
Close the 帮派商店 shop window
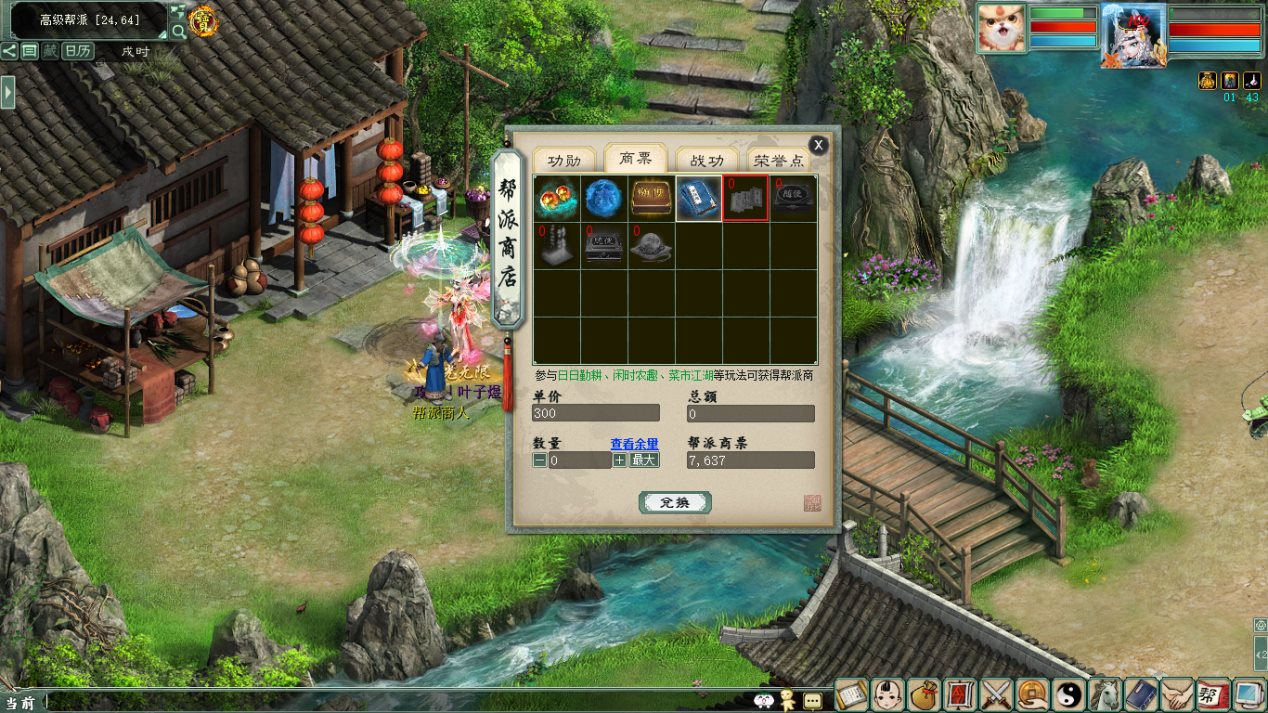(x=818, y=145)
